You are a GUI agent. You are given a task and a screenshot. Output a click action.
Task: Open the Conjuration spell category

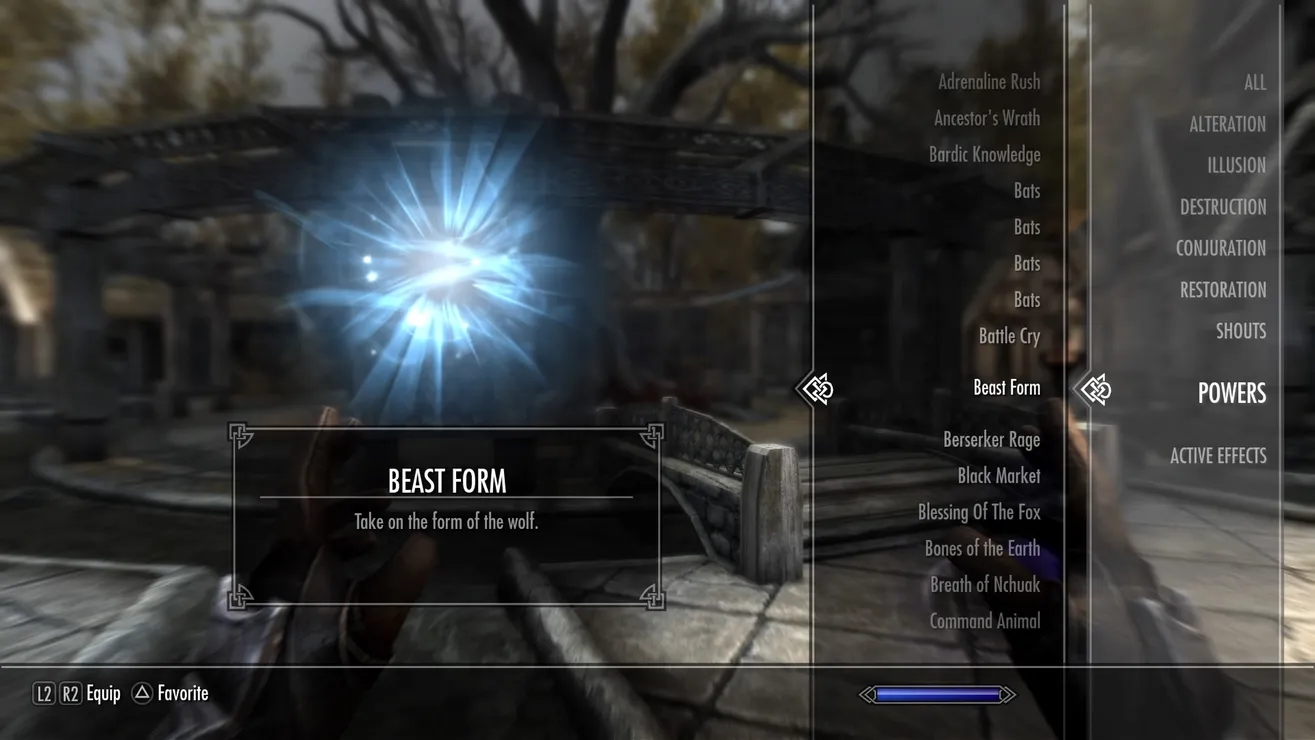click(x=1220, y=248)
